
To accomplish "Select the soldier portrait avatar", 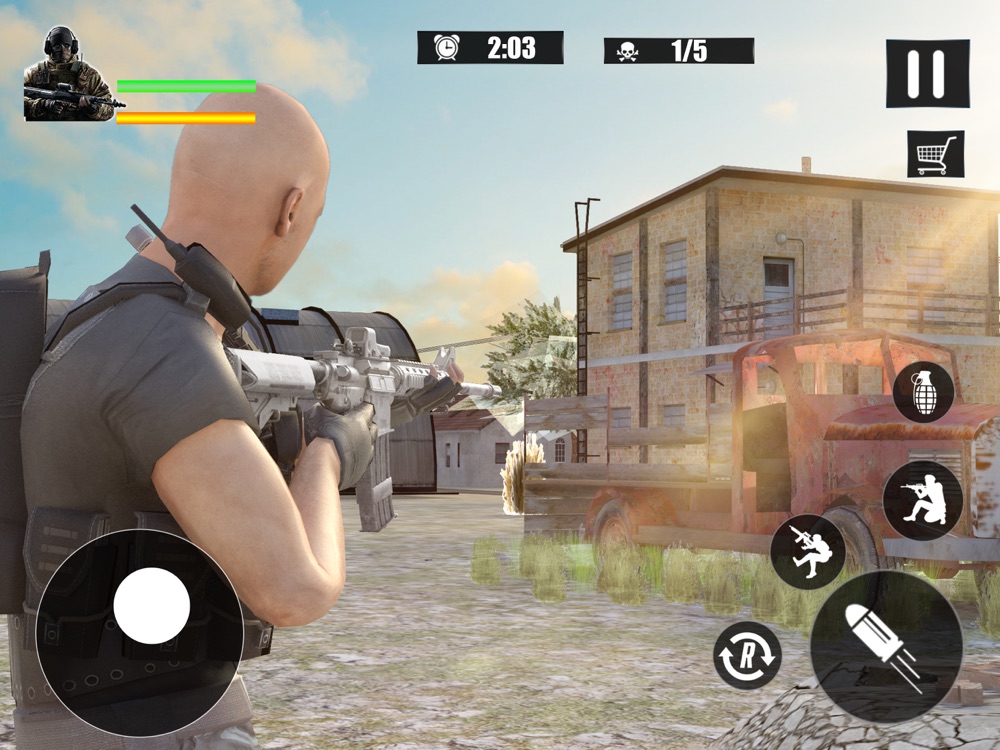I will coord(68,76).
